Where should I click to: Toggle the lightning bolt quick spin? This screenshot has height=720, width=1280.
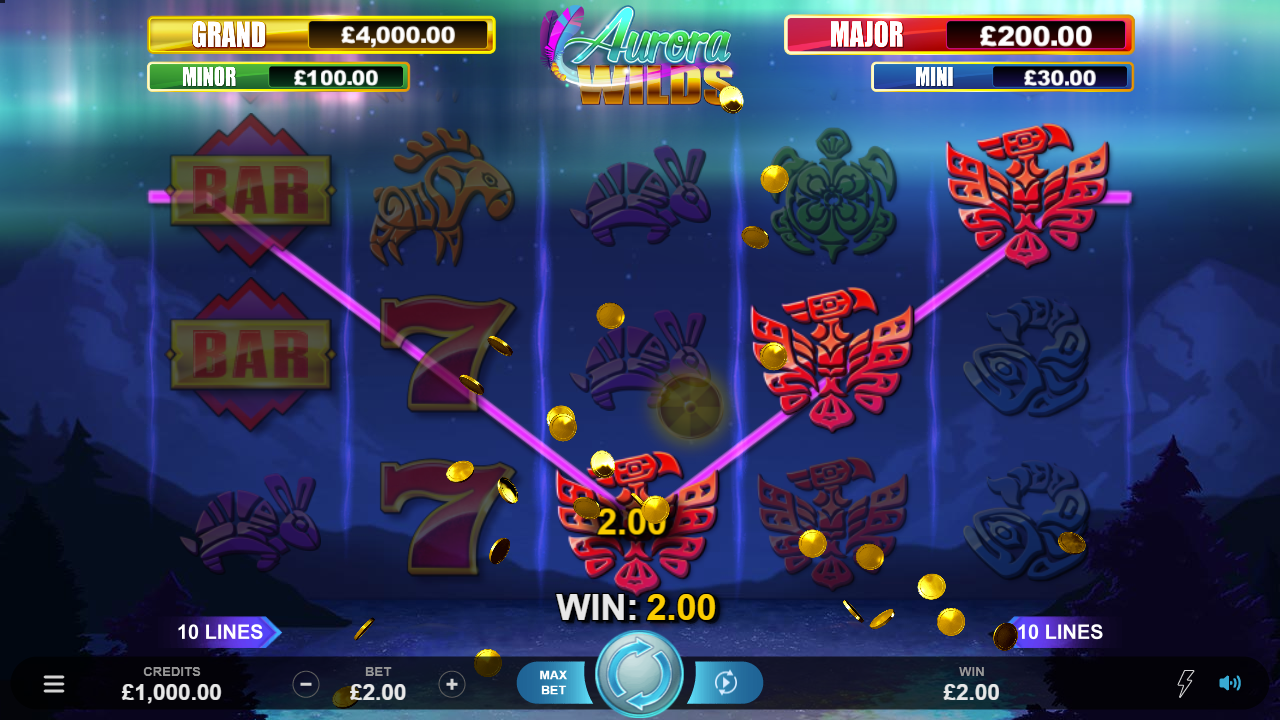(x=1185, y=683)
